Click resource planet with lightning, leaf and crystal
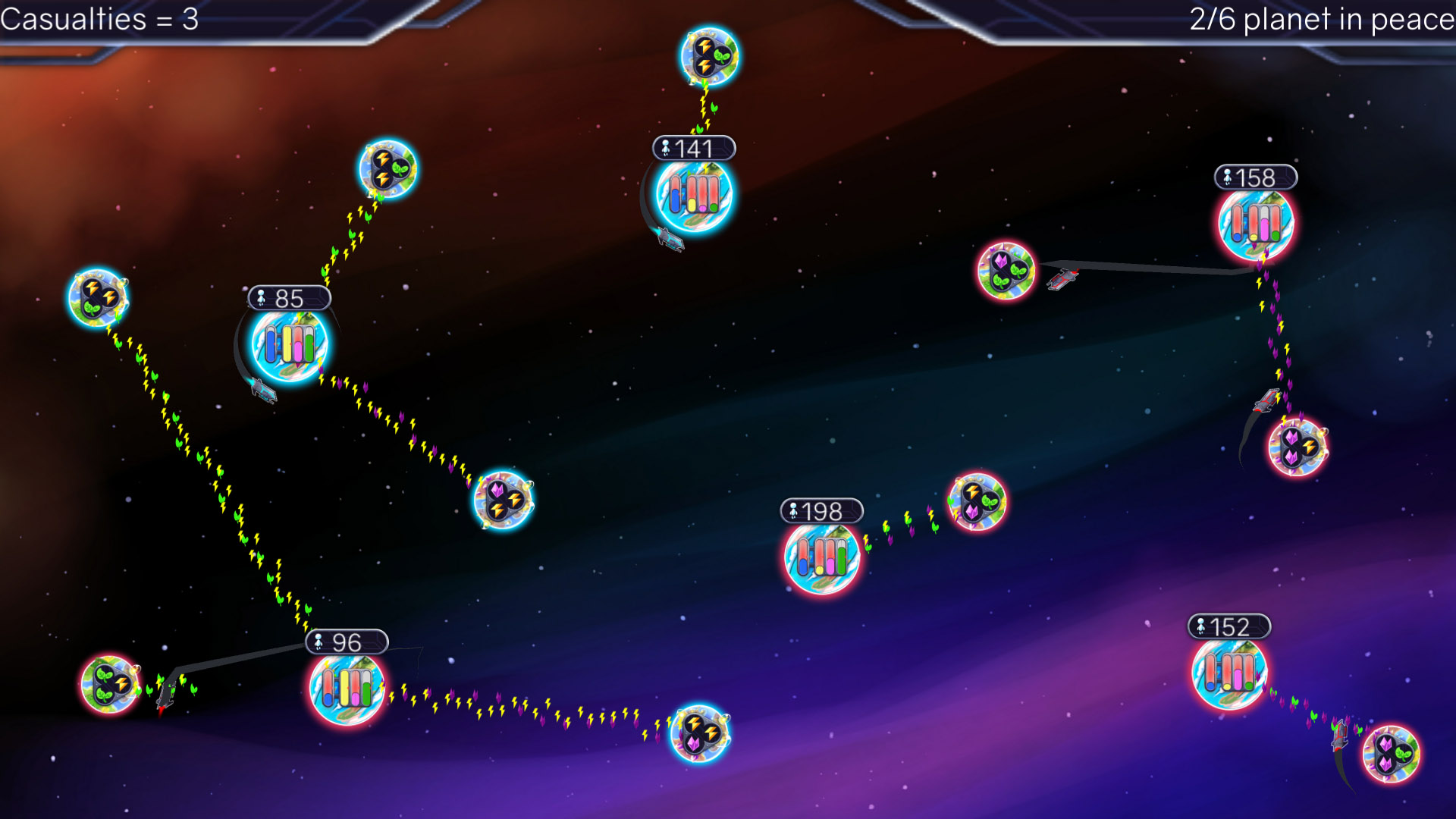The height and width of the screenshot is (819, 1456). pyautogui.click(x=977, y=502)
